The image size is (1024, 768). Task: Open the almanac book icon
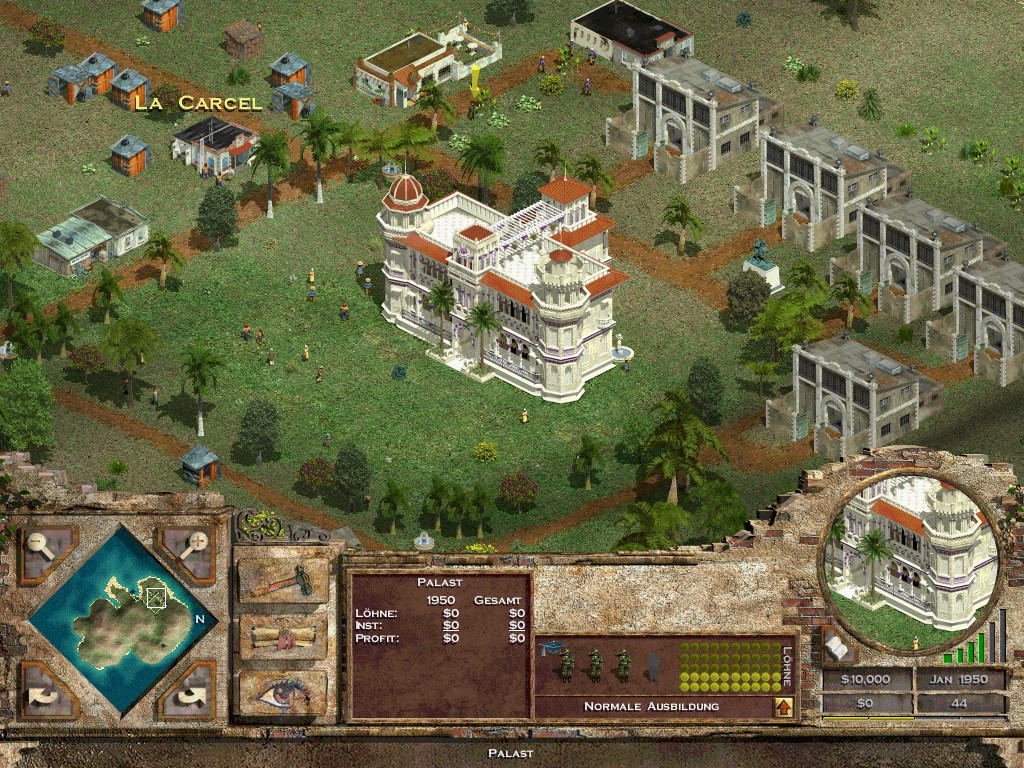pyautogui.click(x=836, y=649)
